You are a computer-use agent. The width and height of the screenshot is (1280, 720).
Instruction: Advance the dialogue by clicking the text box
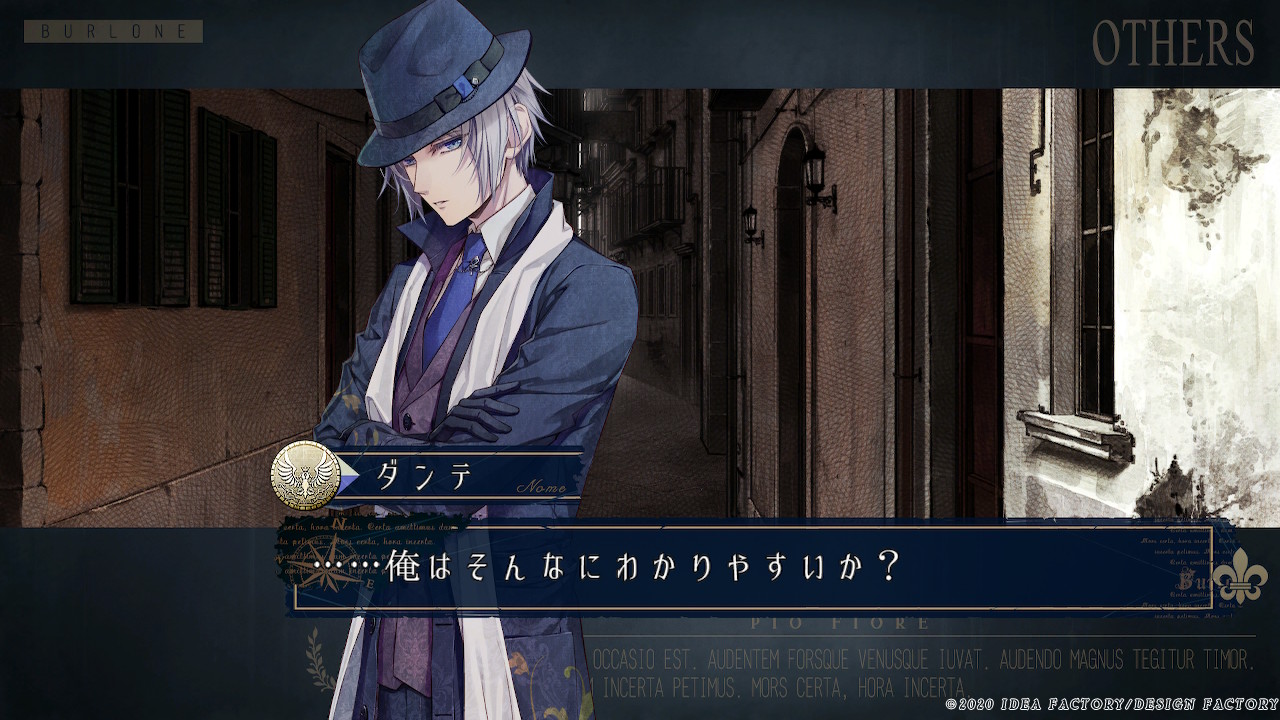tap(750, 568)
